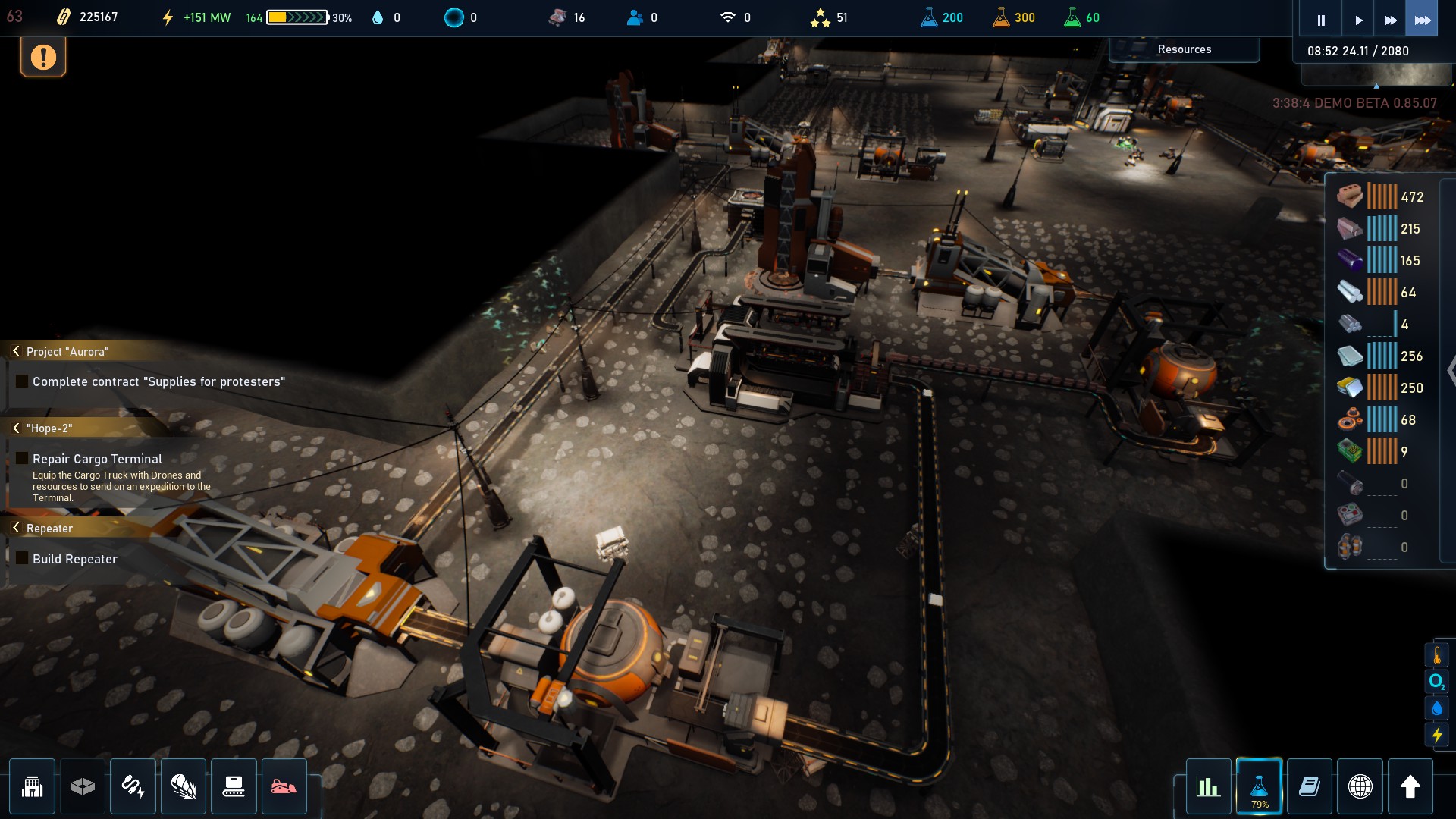Open the buildings construction menu

[33, 786]
